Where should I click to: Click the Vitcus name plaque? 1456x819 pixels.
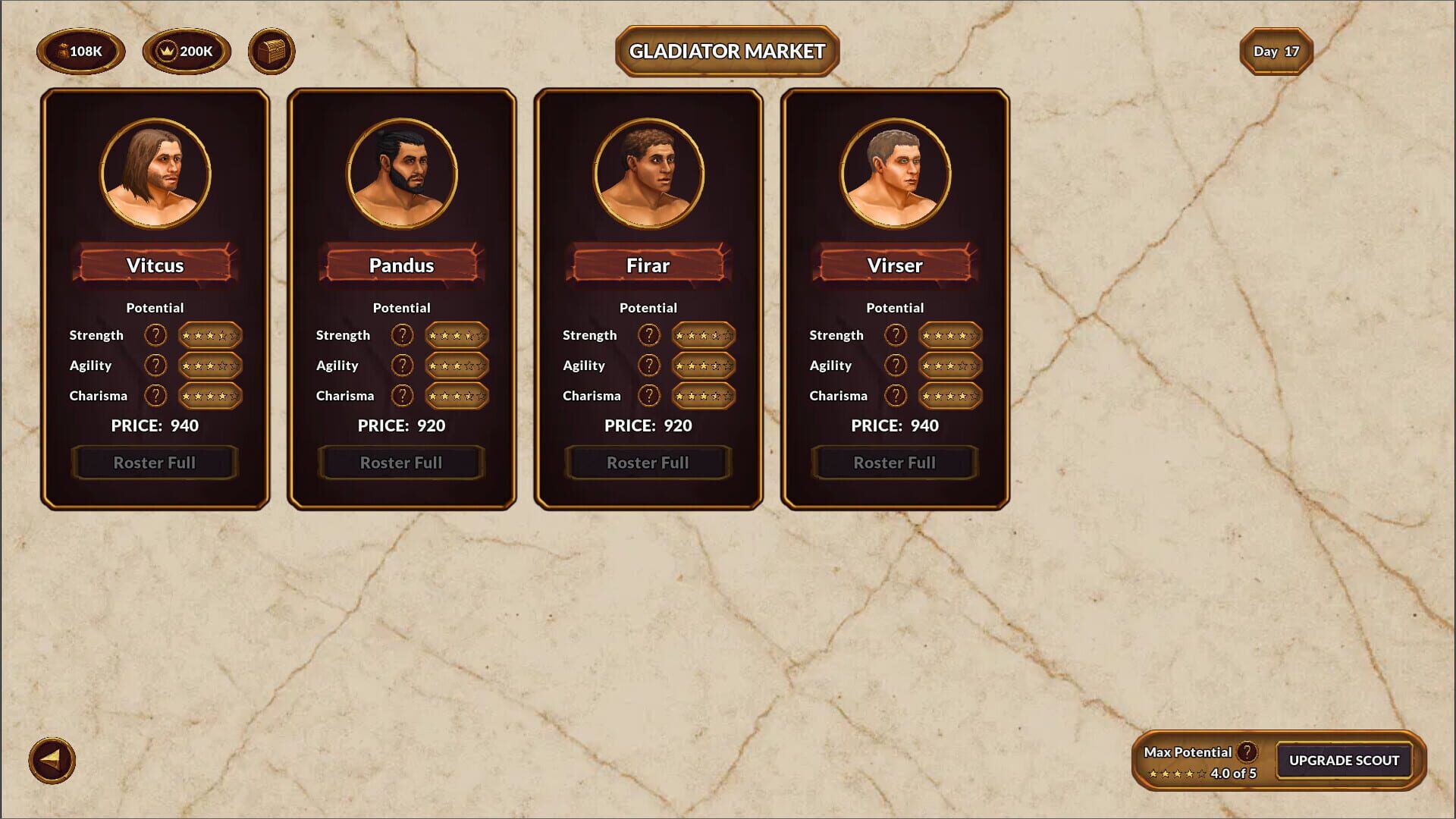[155, 265]
